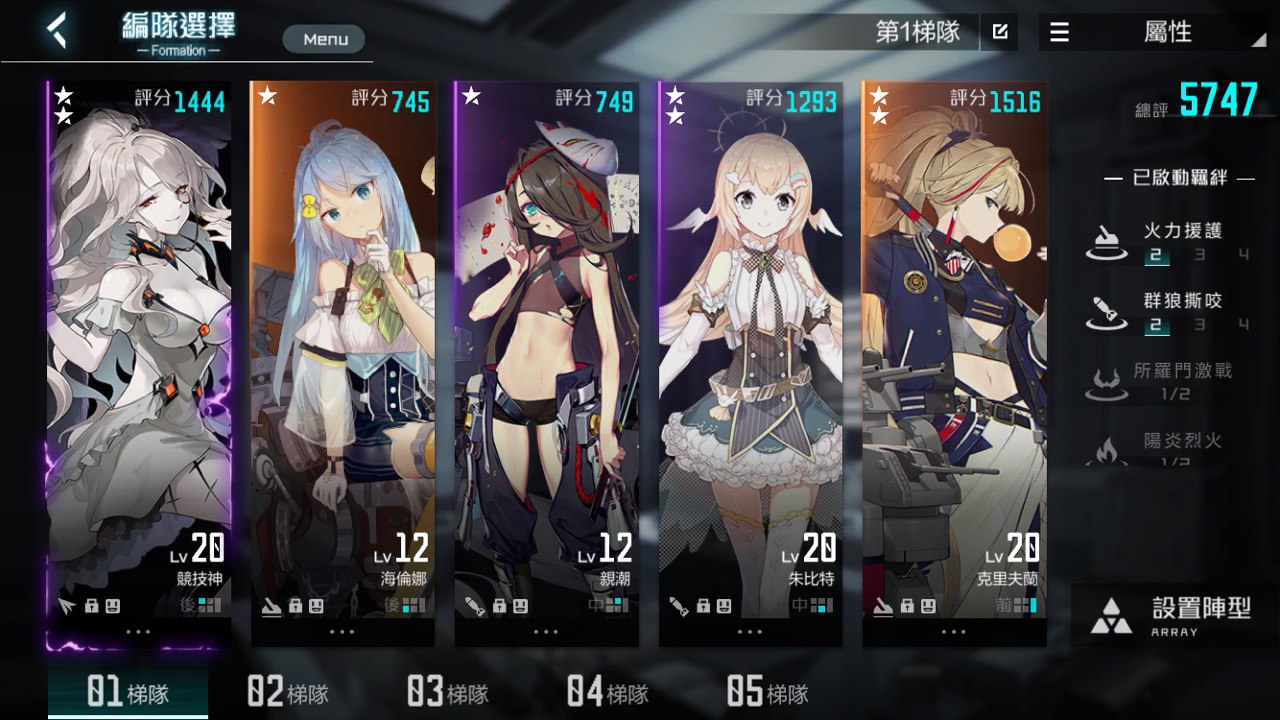Open the 03梯隊 squad tab

pyautogui.click(x=447, y=692)
